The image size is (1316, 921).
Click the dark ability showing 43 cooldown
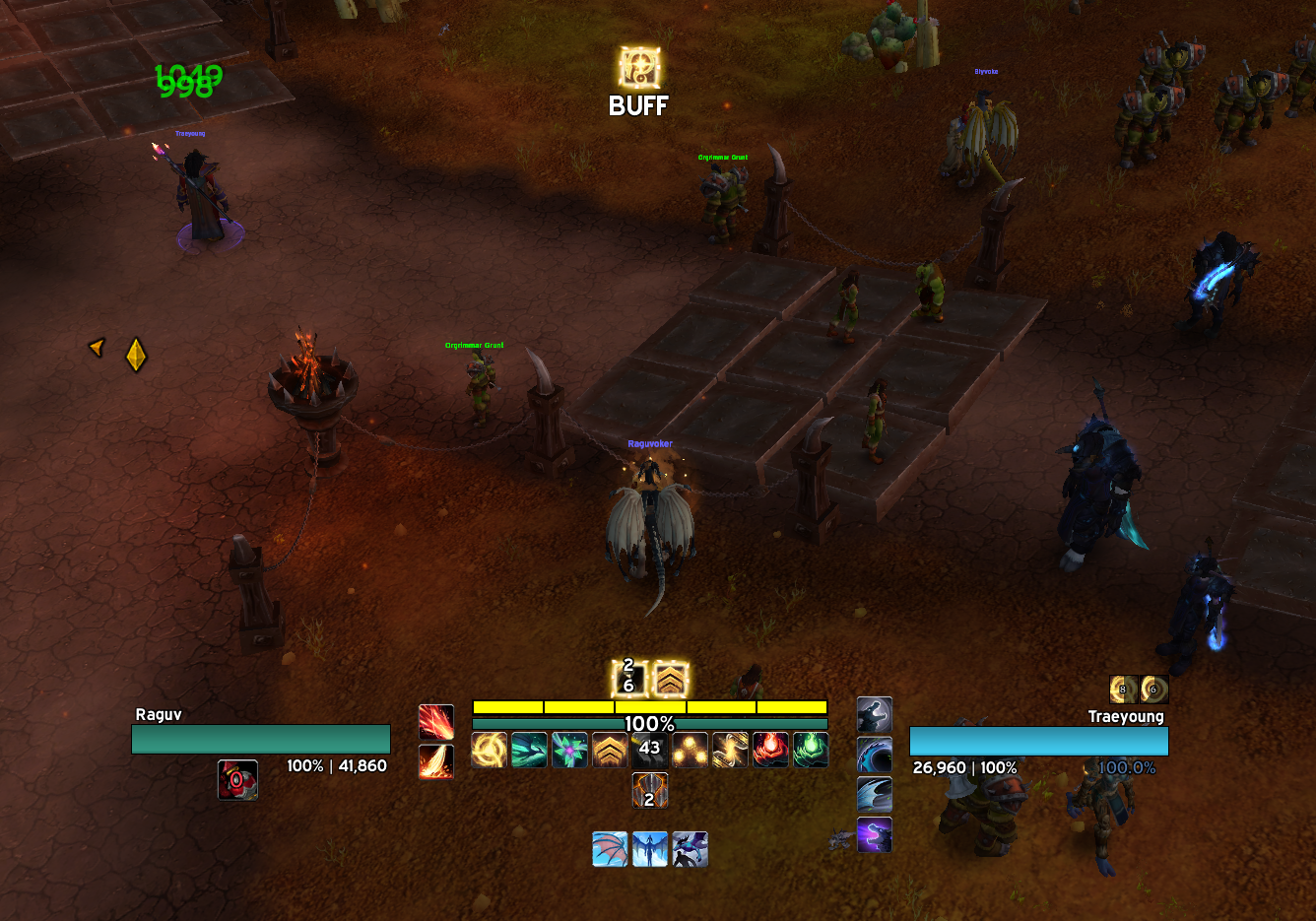[649, 751]
